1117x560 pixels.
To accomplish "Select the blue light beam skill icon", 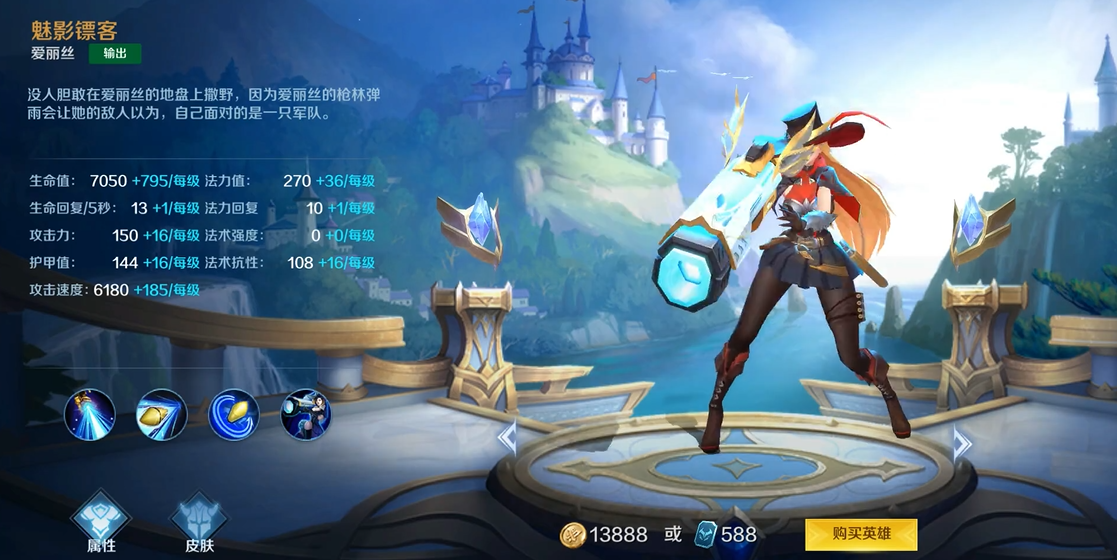I will pyautogui.click(x=90, y=415).
